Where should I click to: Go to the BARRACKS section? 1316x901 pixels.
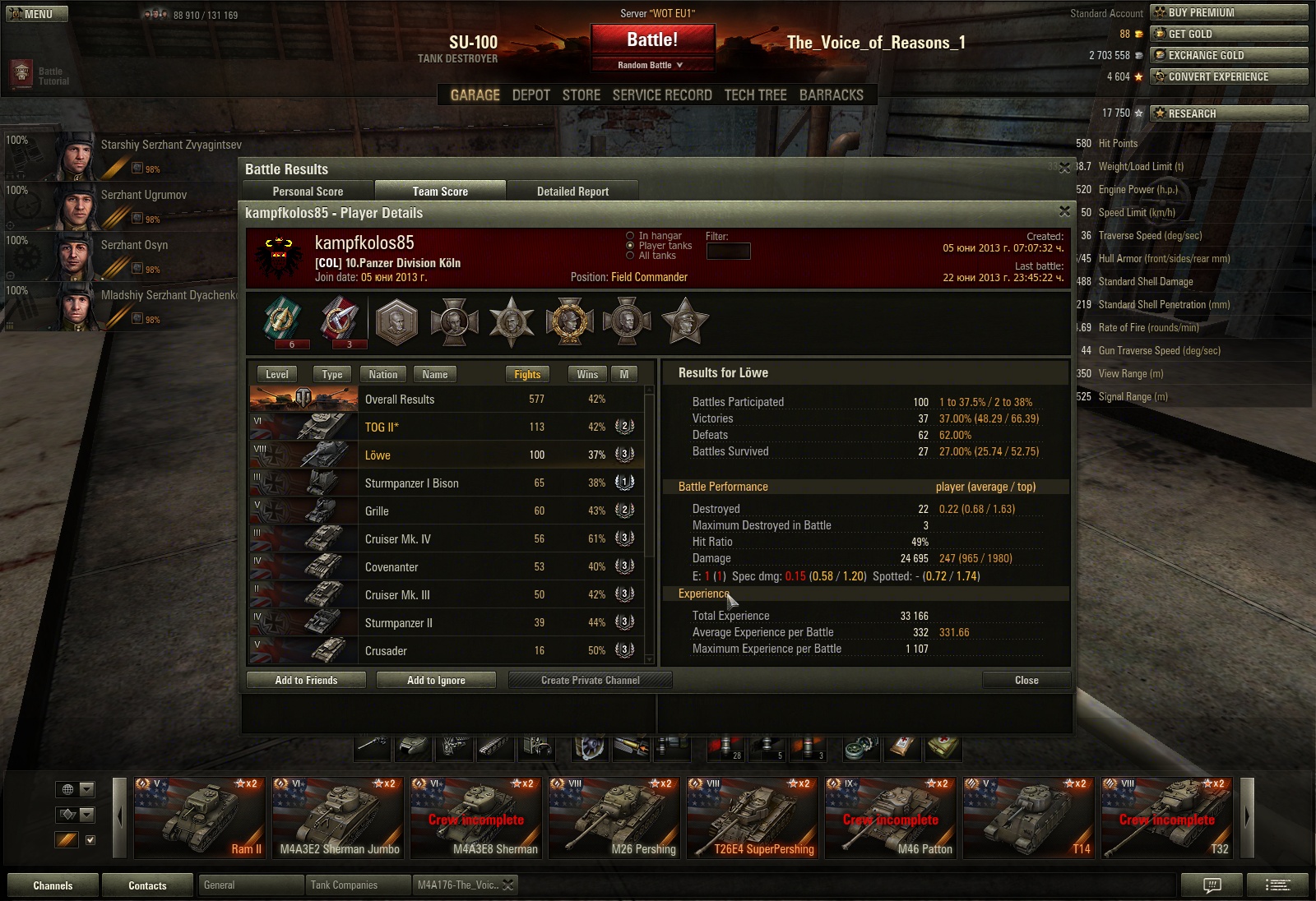[x=831, y=95]
